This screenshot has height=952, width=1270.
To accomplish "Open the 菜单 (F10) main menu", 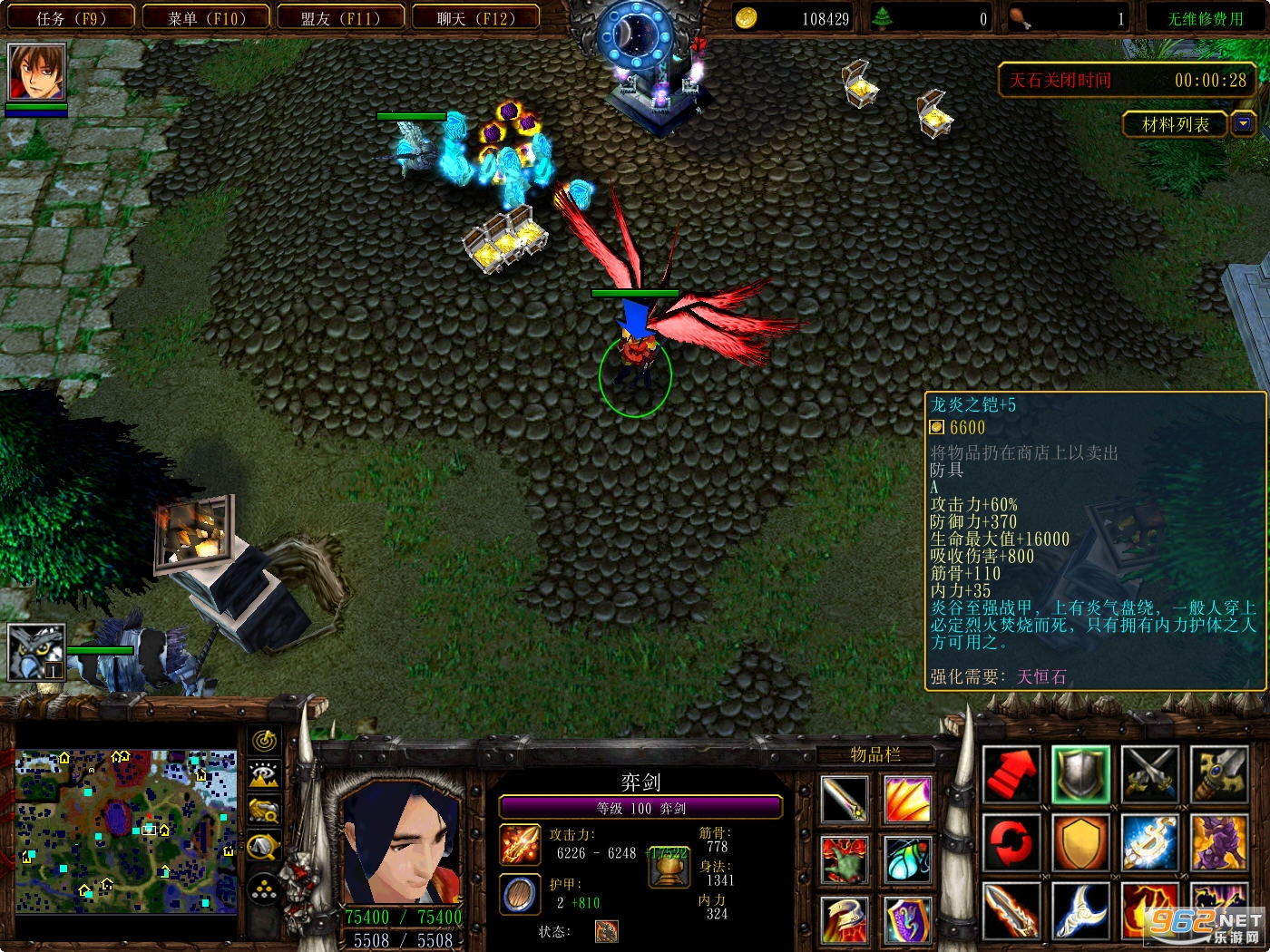I will [x=207, y=18].
